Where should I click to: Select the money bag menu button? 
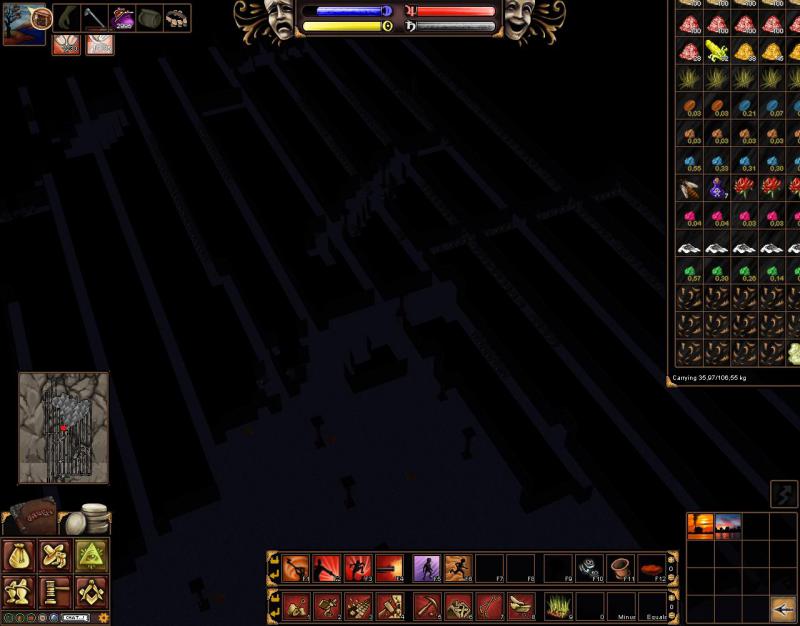click(21, 556)
